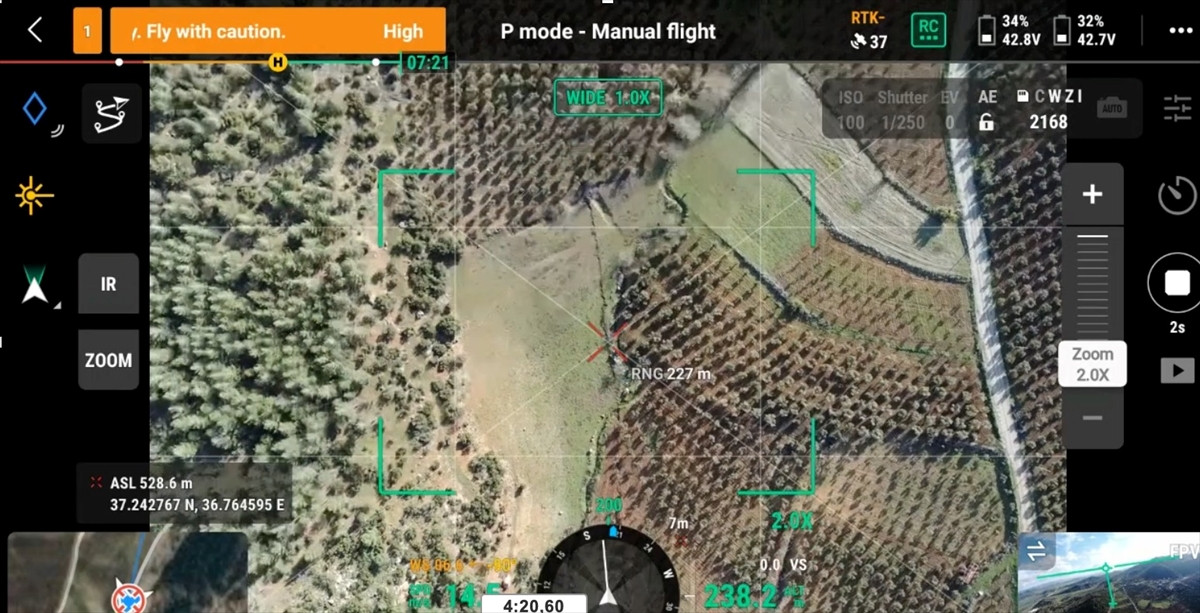The width and height of the screenshot is (1200, 613).
Task: Select the ZOOM camera view
Action: pyautogui.click(x=108, y=360)
